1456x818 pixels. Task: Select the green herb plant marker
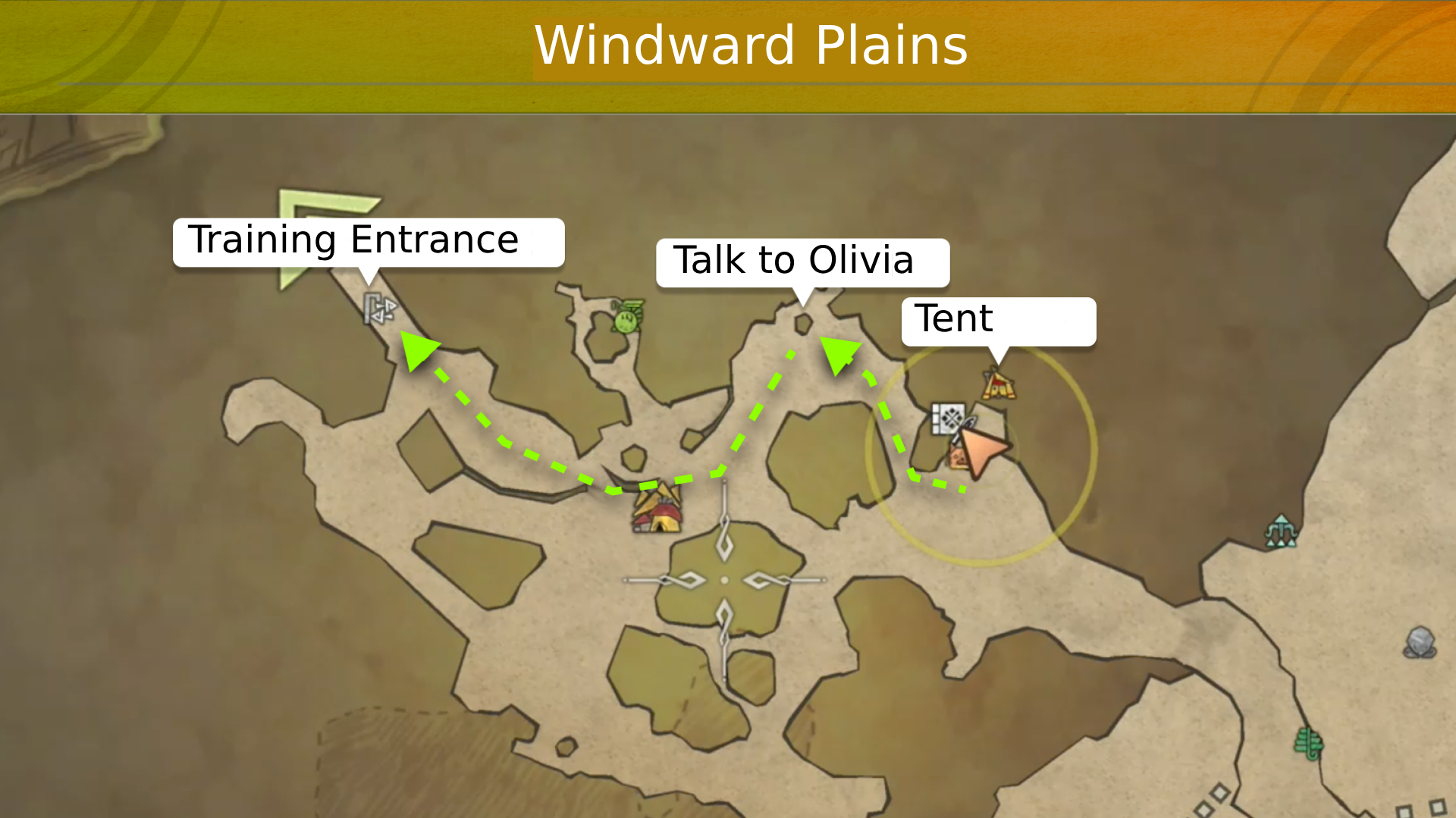(1308, 743)
